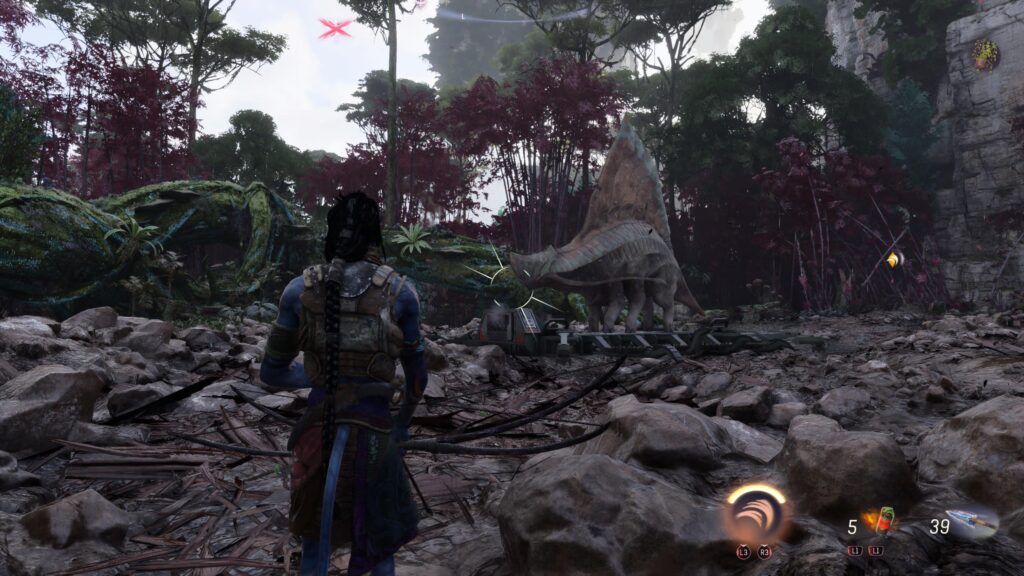Click the small orange marker by the cliff
Image resolution: width=1024 pixels, height=576 pixels.
coord(893,259)
